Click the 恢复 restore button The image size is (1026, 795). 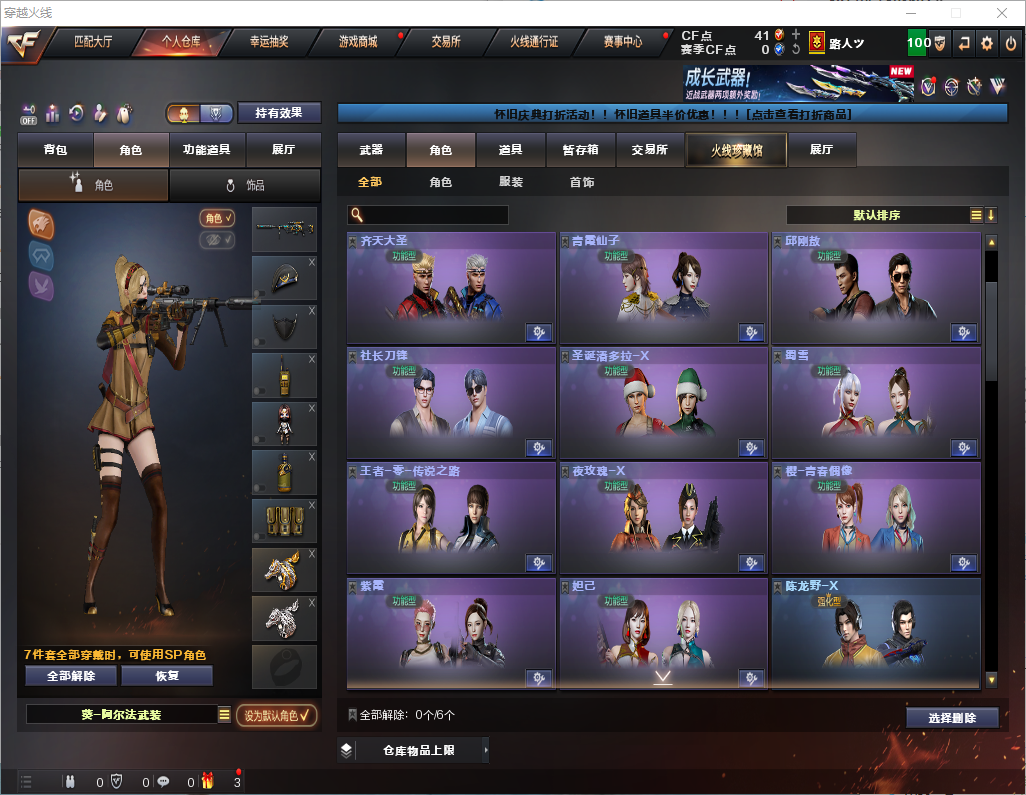click(167, 675)
